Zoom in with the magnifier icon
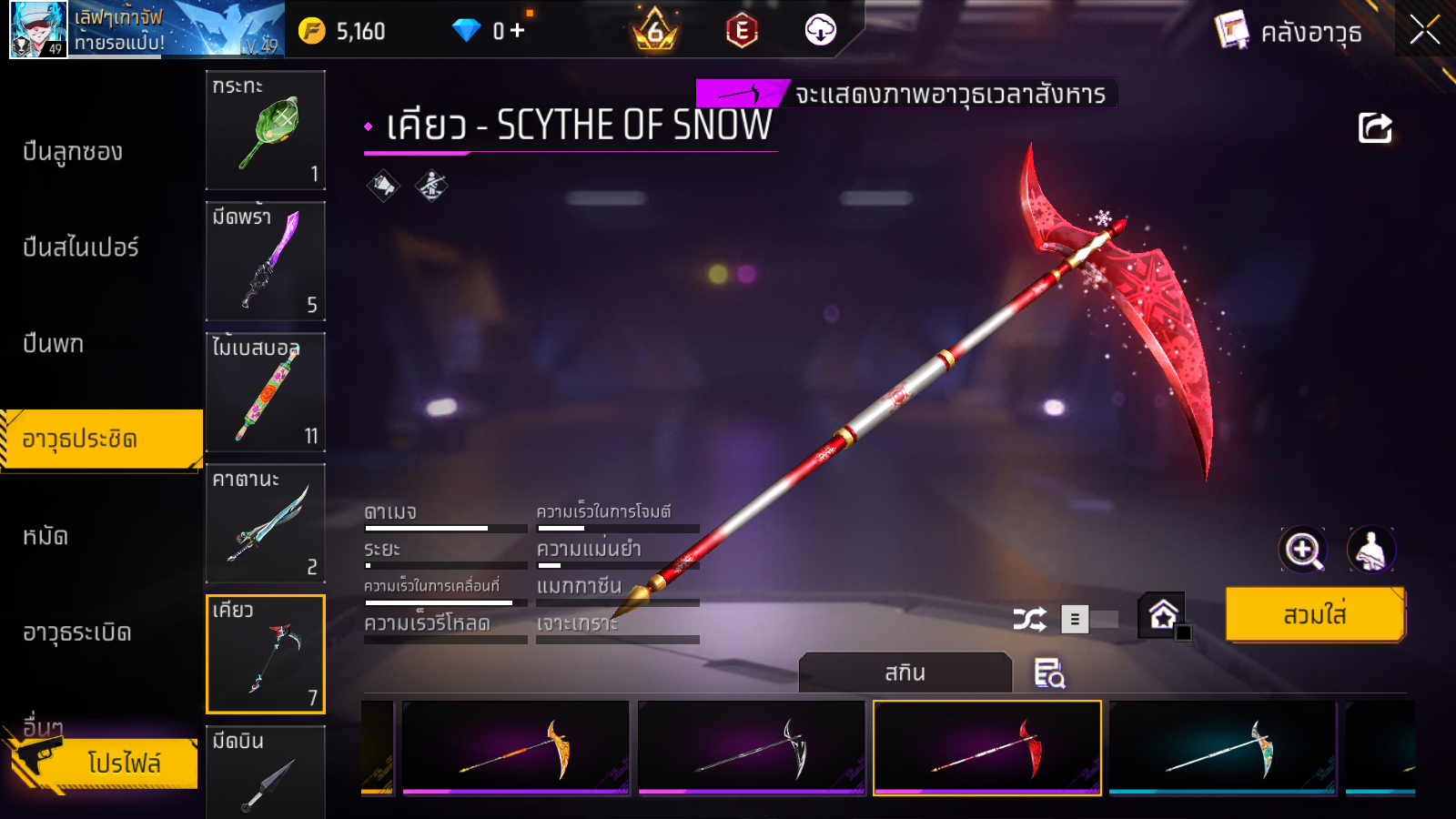The height and width of the screenshot is (819, 1456). pyautogui.click(x=1303, y=550)
